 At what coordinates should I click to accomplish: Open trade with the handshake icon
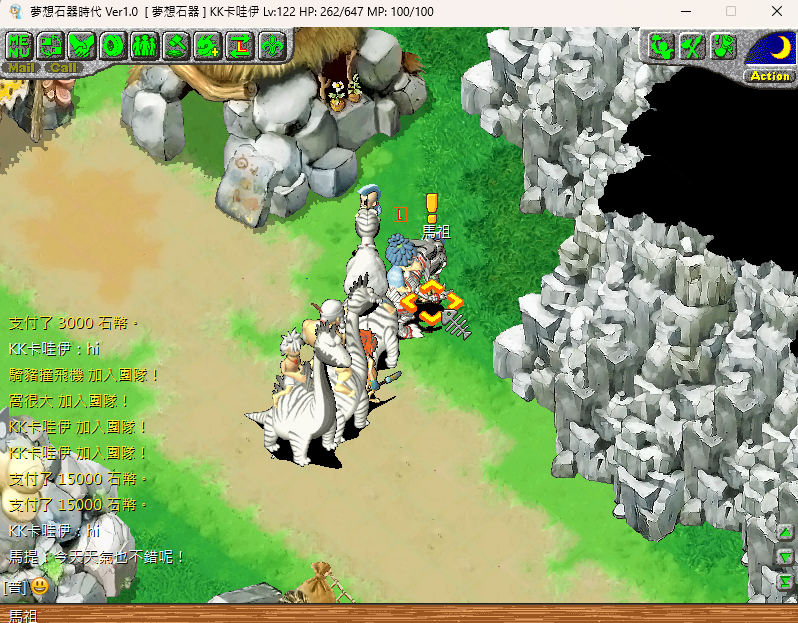pos(82,45)
